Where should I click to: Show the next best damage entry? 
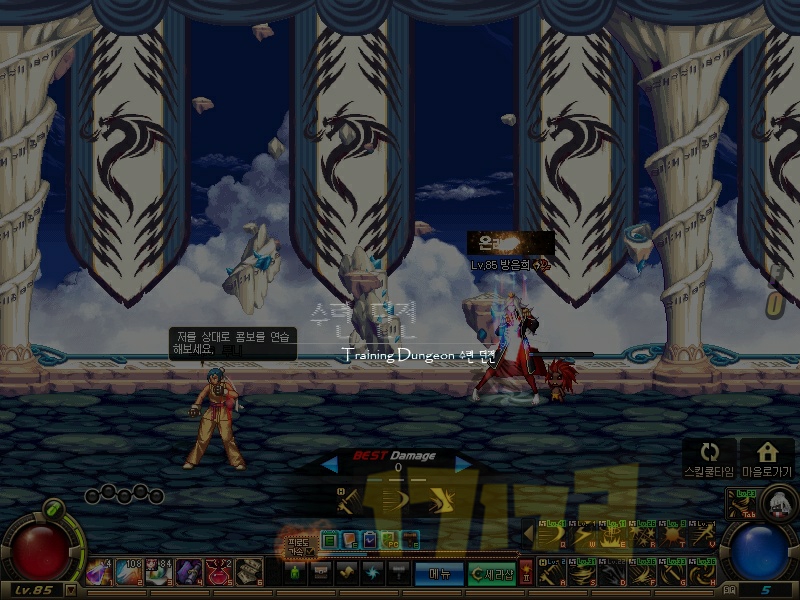462,464
